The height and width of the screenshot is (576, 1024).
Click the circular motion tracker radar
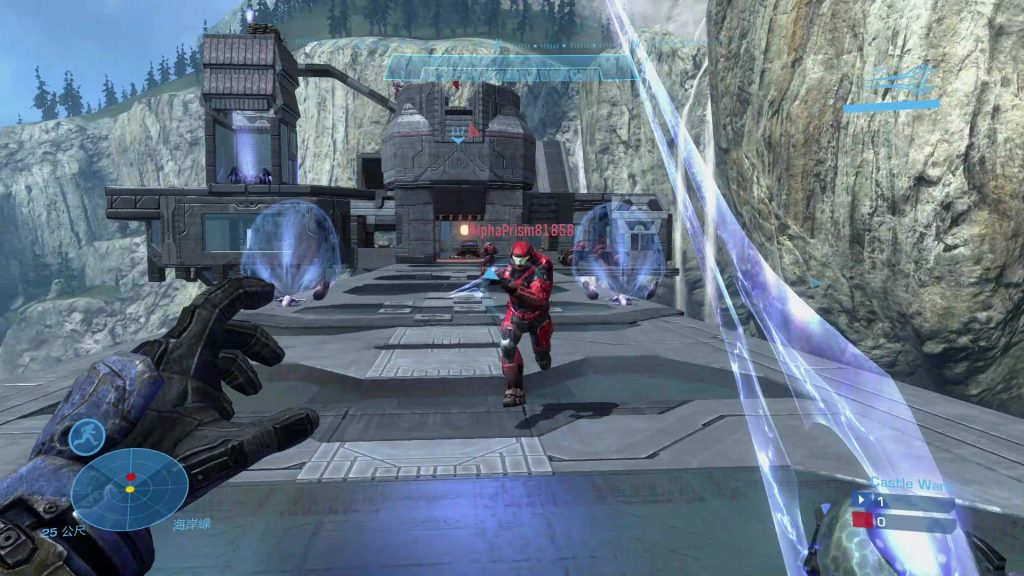point(130,489)
